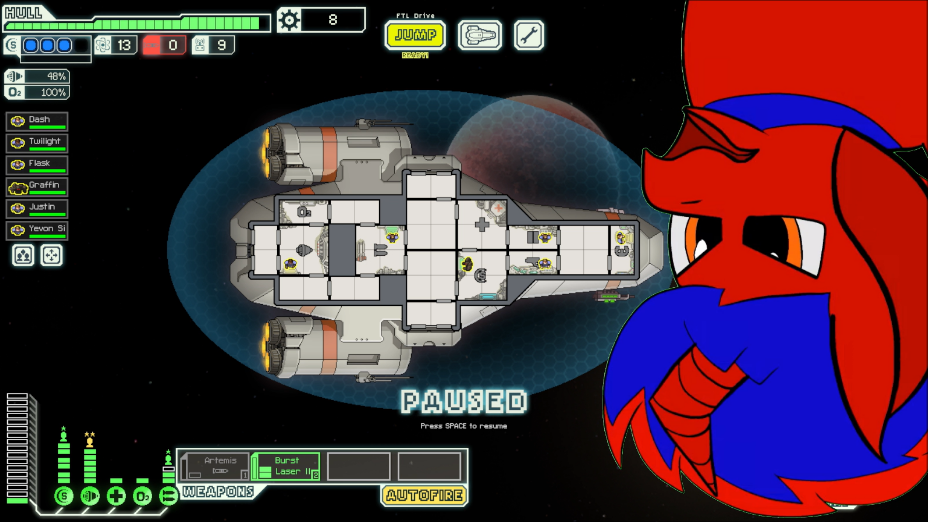Open the ship overview screen
The width and height of the screenshot is (928, 522).
click(x=480, y=35)
